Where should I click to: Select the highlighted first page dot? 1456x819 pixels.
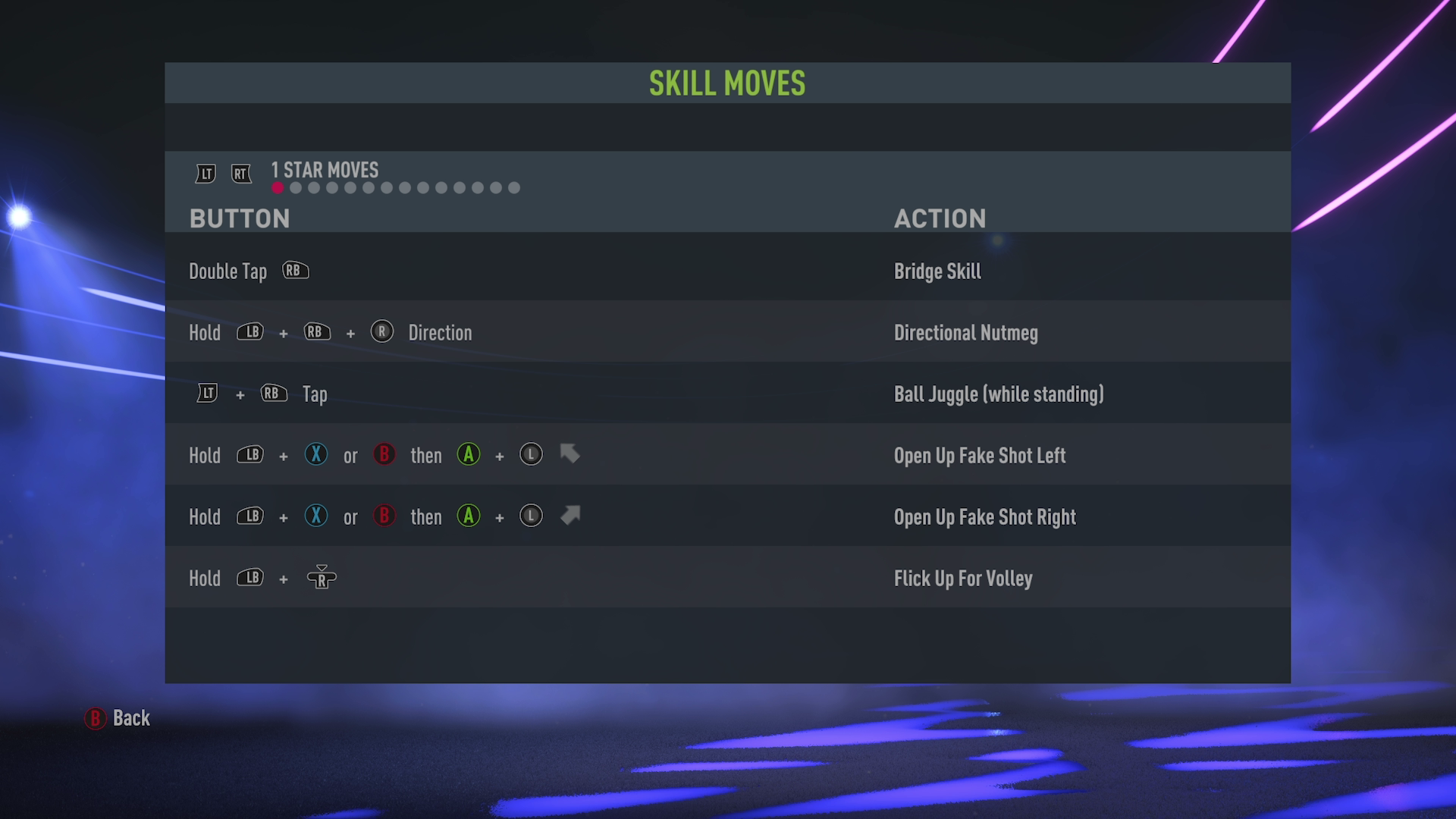pos(278,188)
